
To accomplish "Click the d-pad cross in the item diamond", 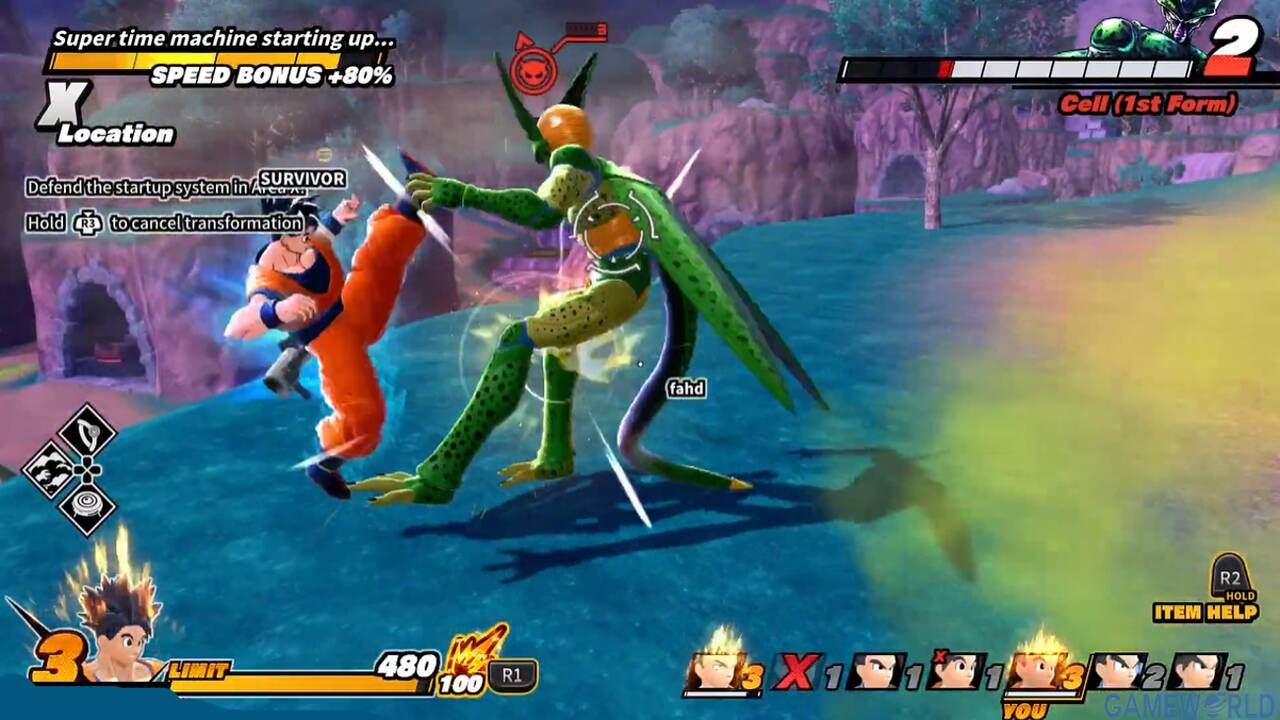I will pos(87,470).
